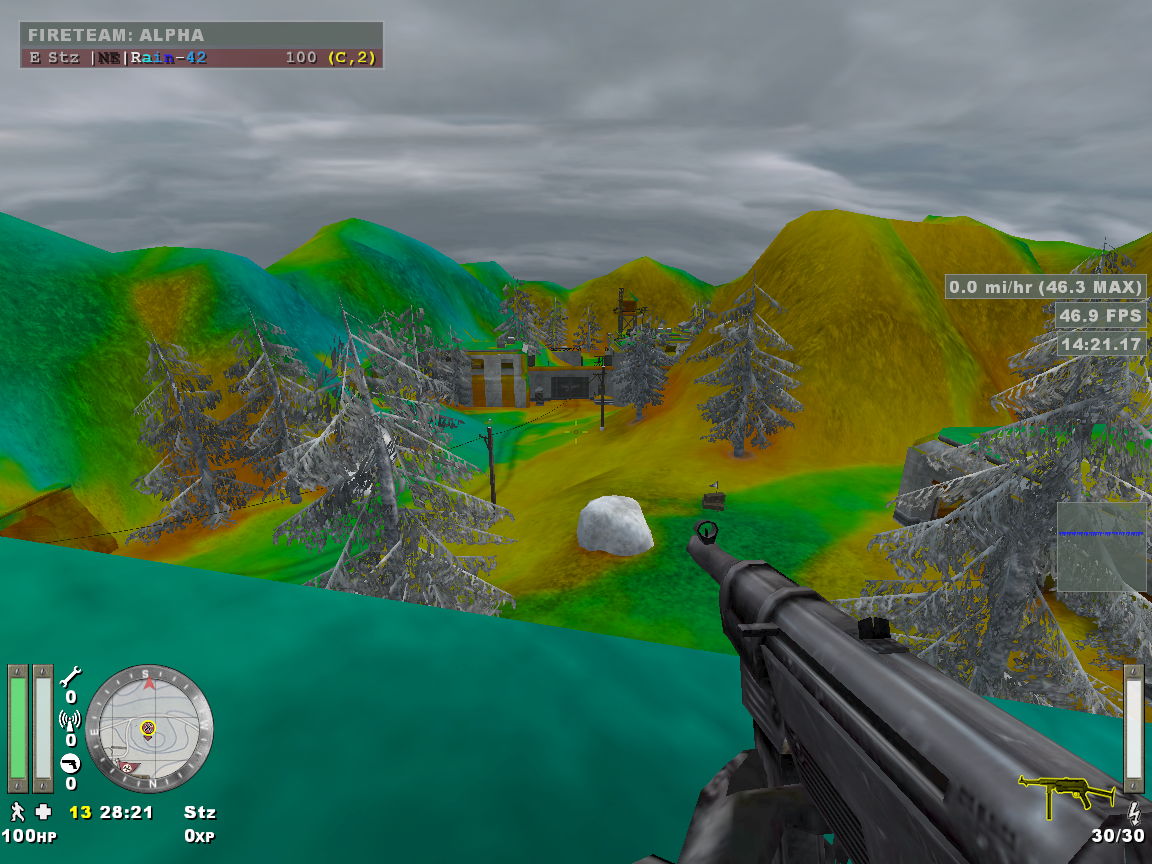Click the white medic cross icon
This screenshot has height=864, width=1152.
(43, 811)
